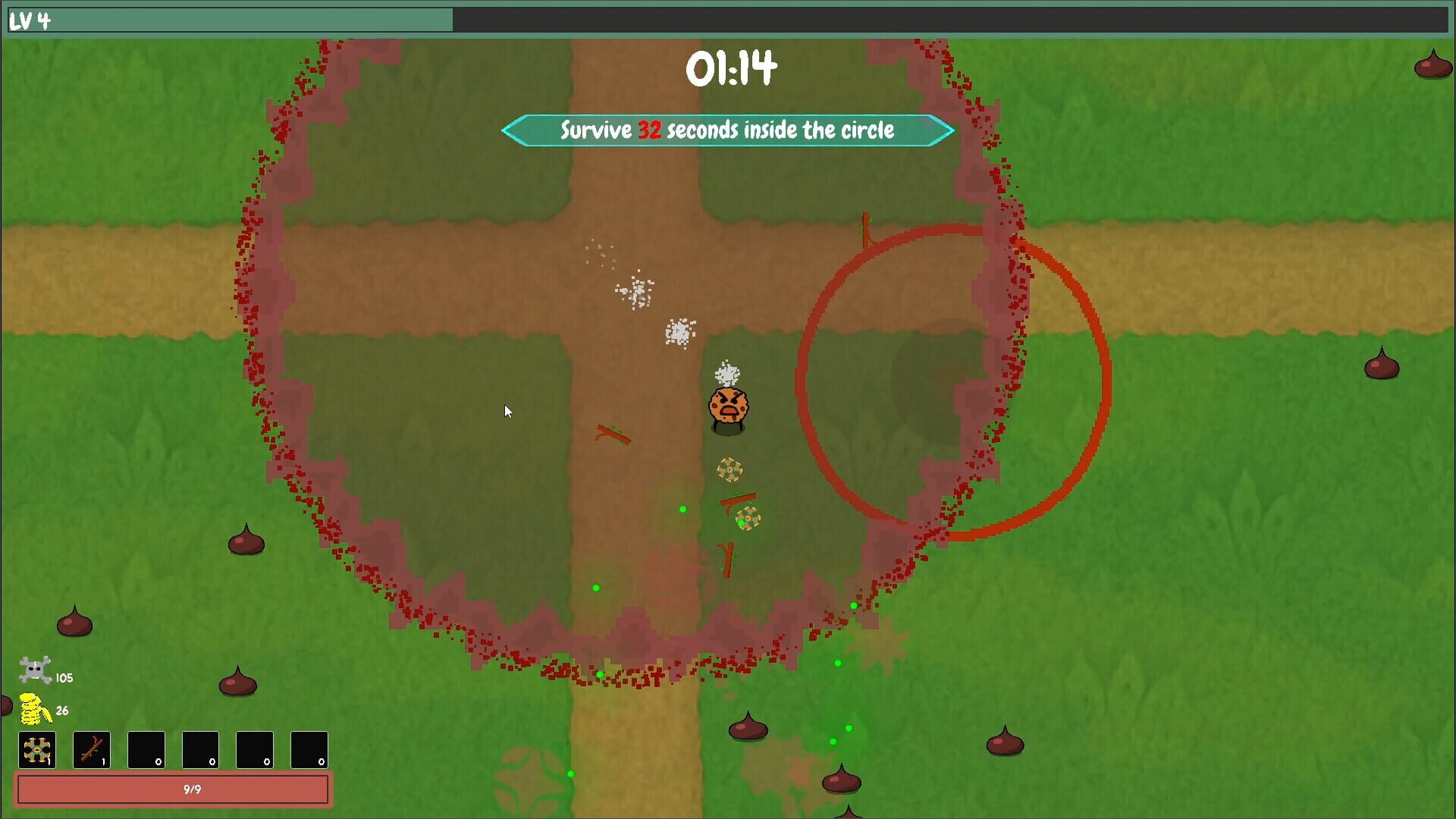
Task: Click the lower shuriken pickup on the path
Action: 748,520
